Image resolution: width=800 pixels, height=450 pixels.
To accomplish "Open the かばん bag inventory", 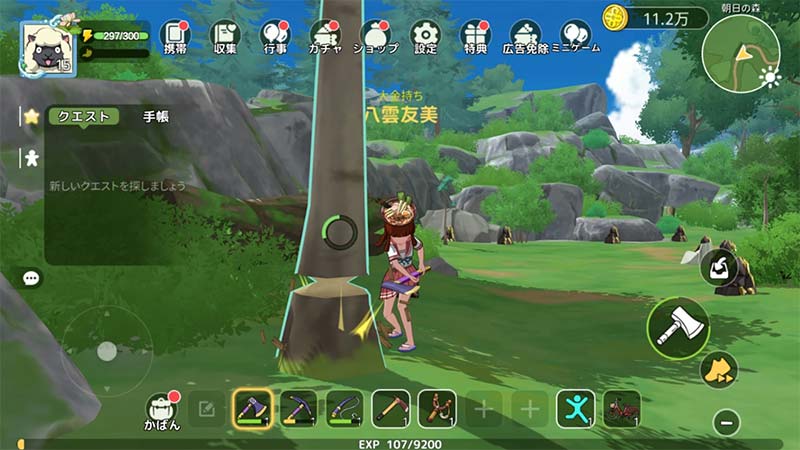I will point(162,410).
